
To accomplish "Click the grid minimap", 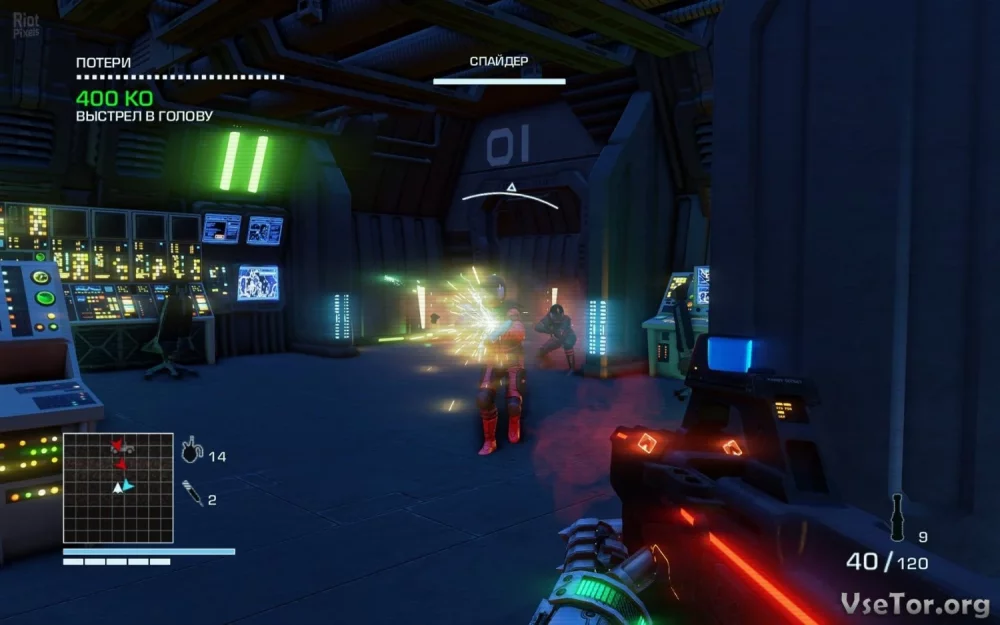I will click(x=118, y=488).
